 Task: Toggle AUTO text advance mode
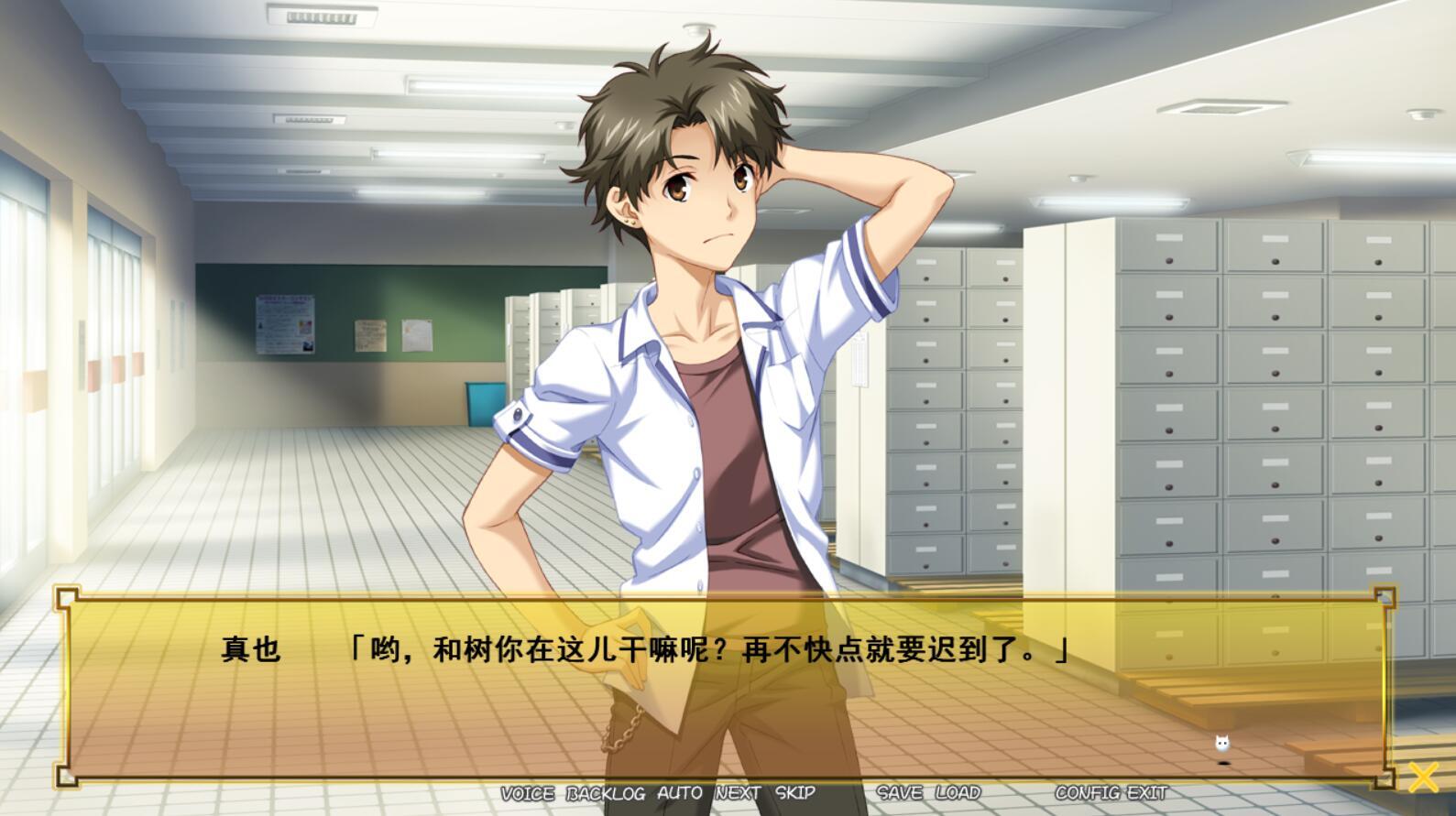[x=680, y=793]
